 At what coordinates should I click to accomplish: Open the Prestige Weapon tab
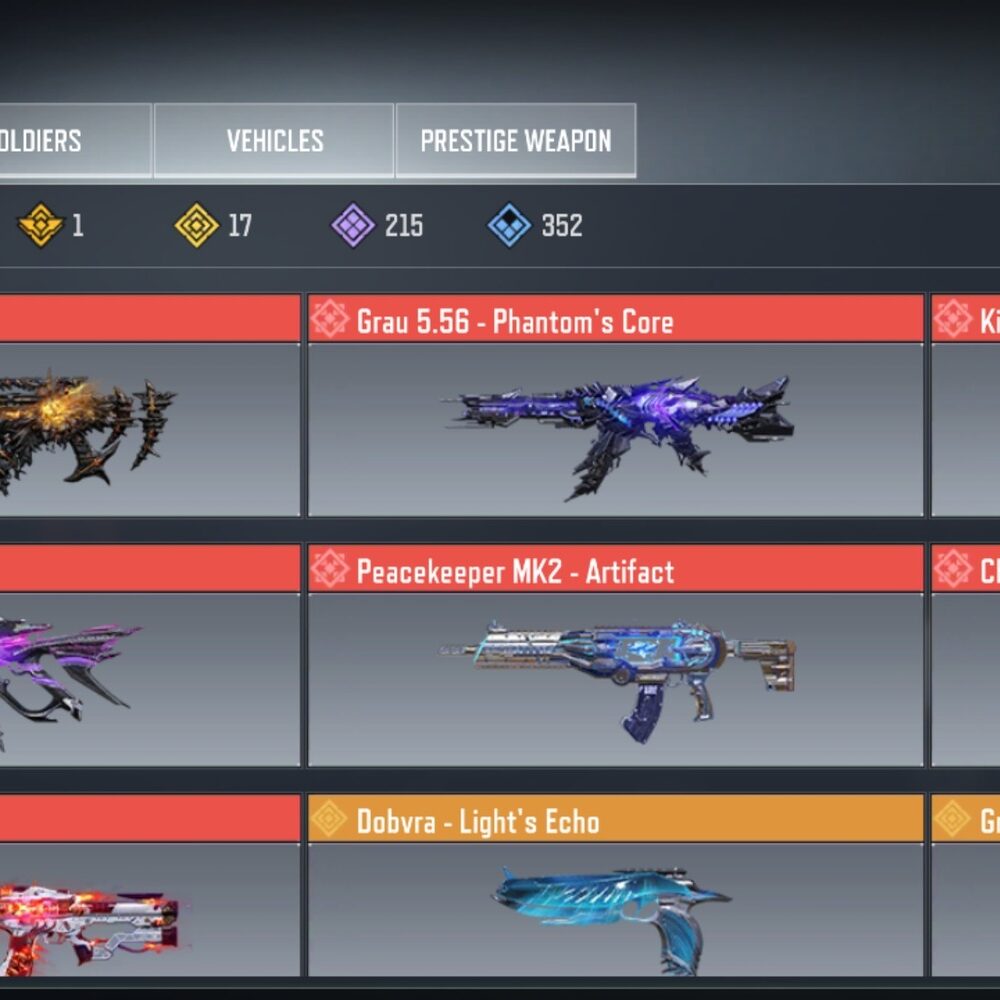click(x=515, y=141)
